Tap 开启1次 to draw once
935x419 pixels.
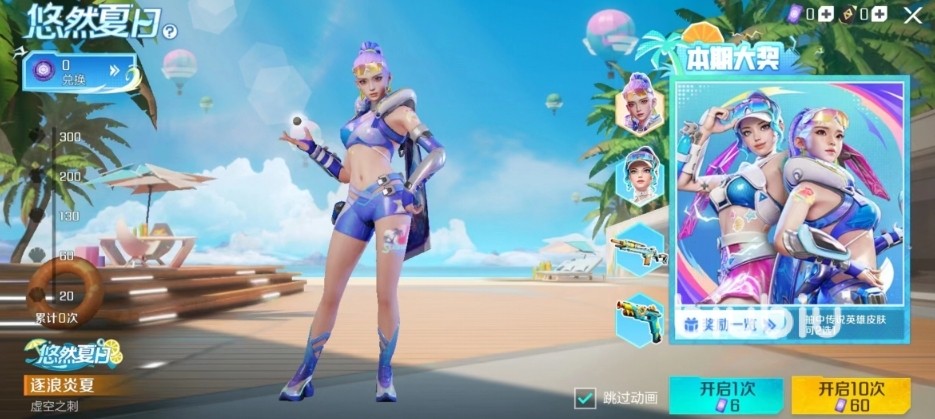pyautogui.click(x=711, y=395)
